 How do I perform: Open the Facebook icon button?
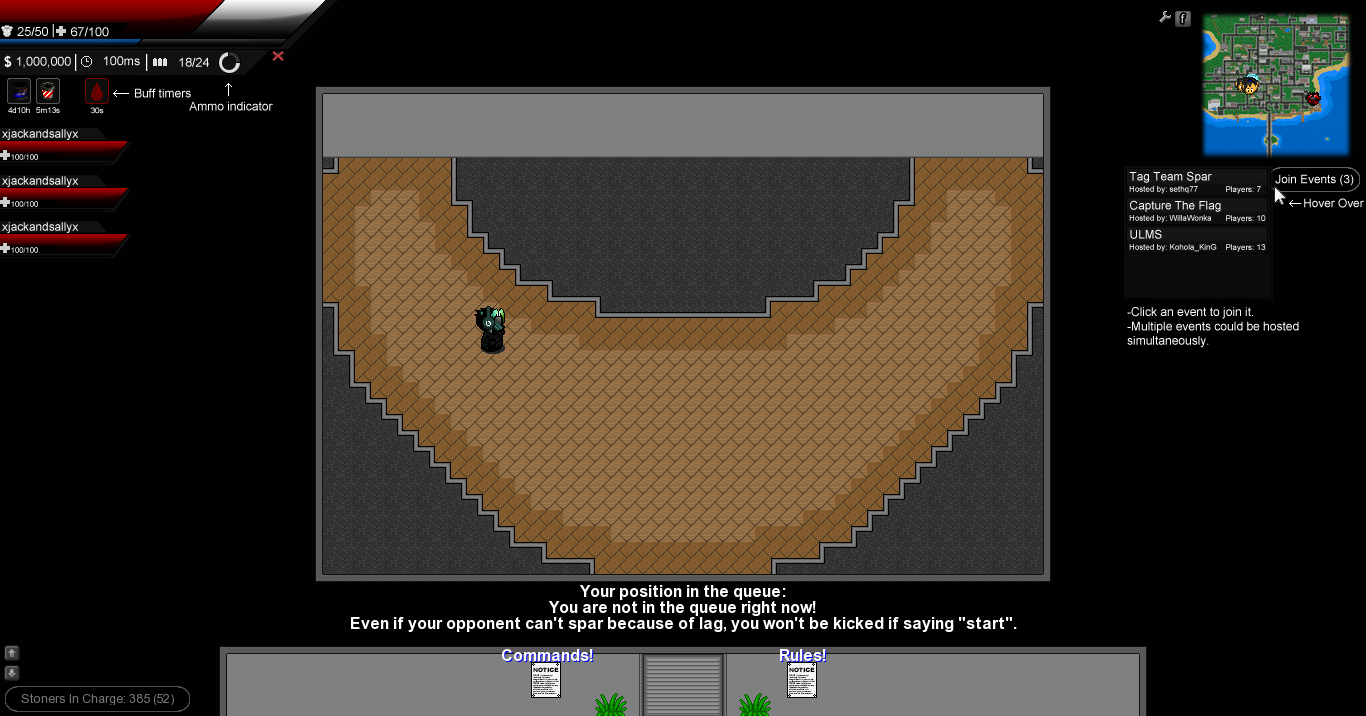(1183, 18)
